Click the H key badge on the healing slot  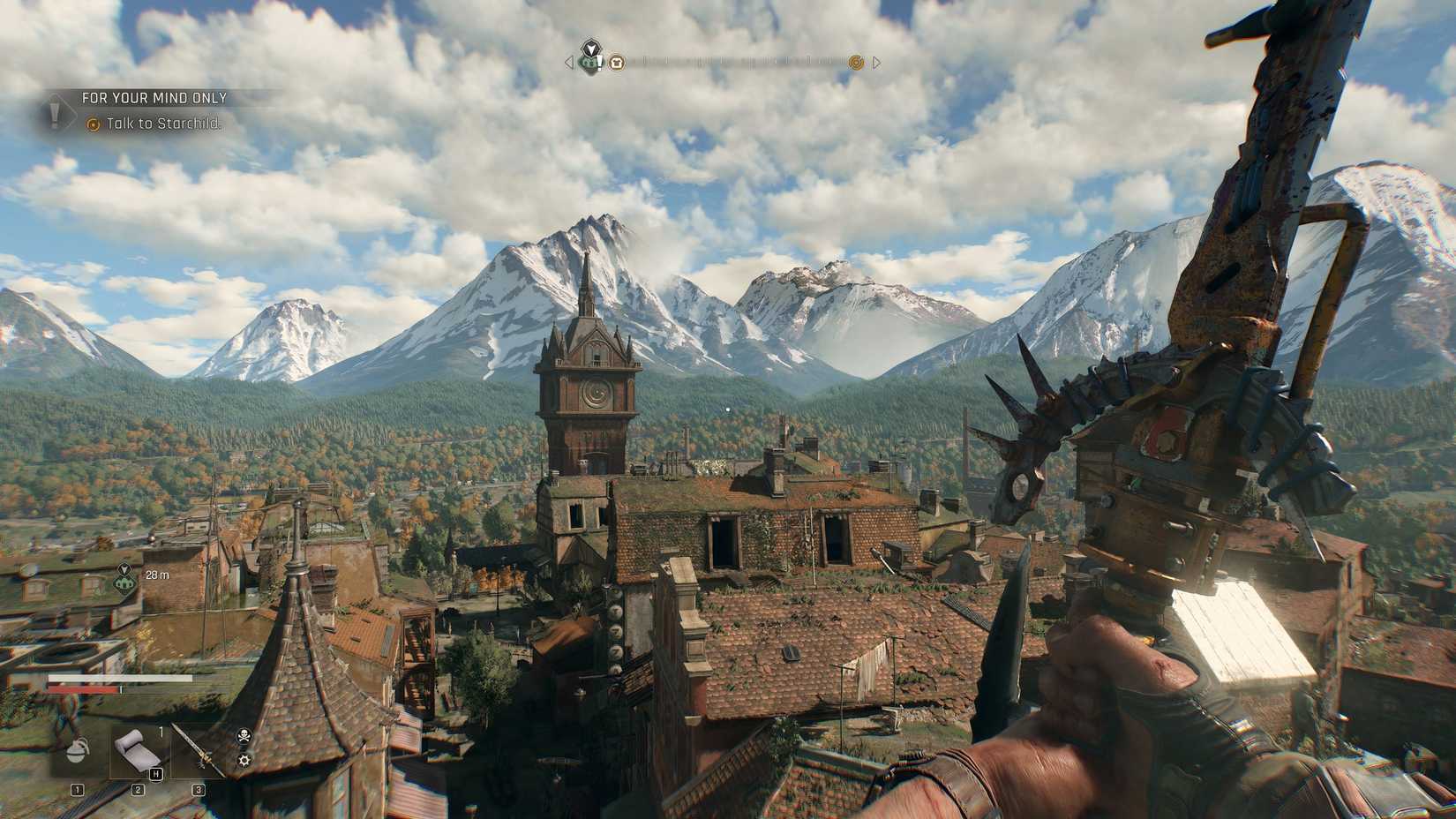pyautogui.click(x=156, y=775)
